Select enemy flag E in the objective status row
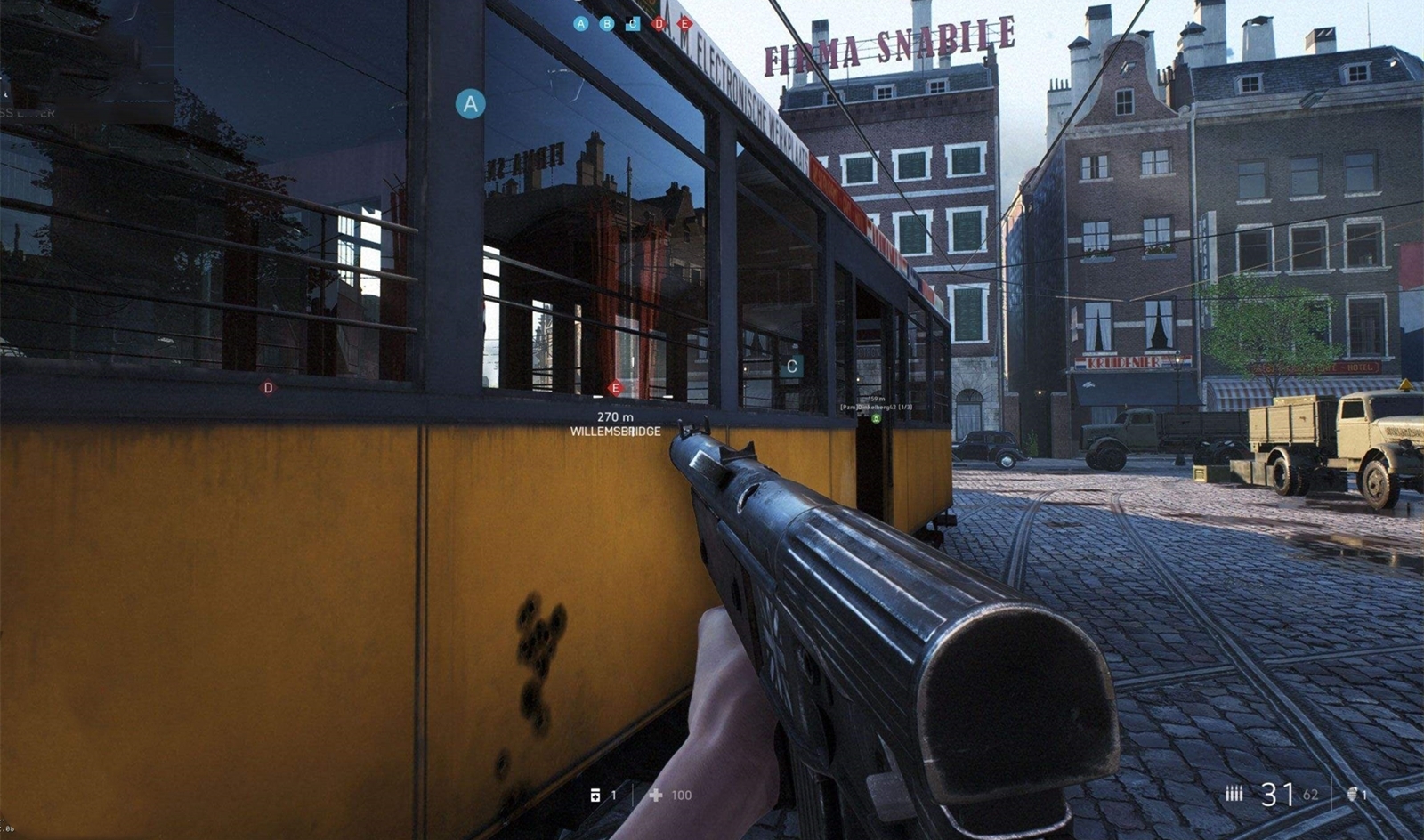 point(684,24)
